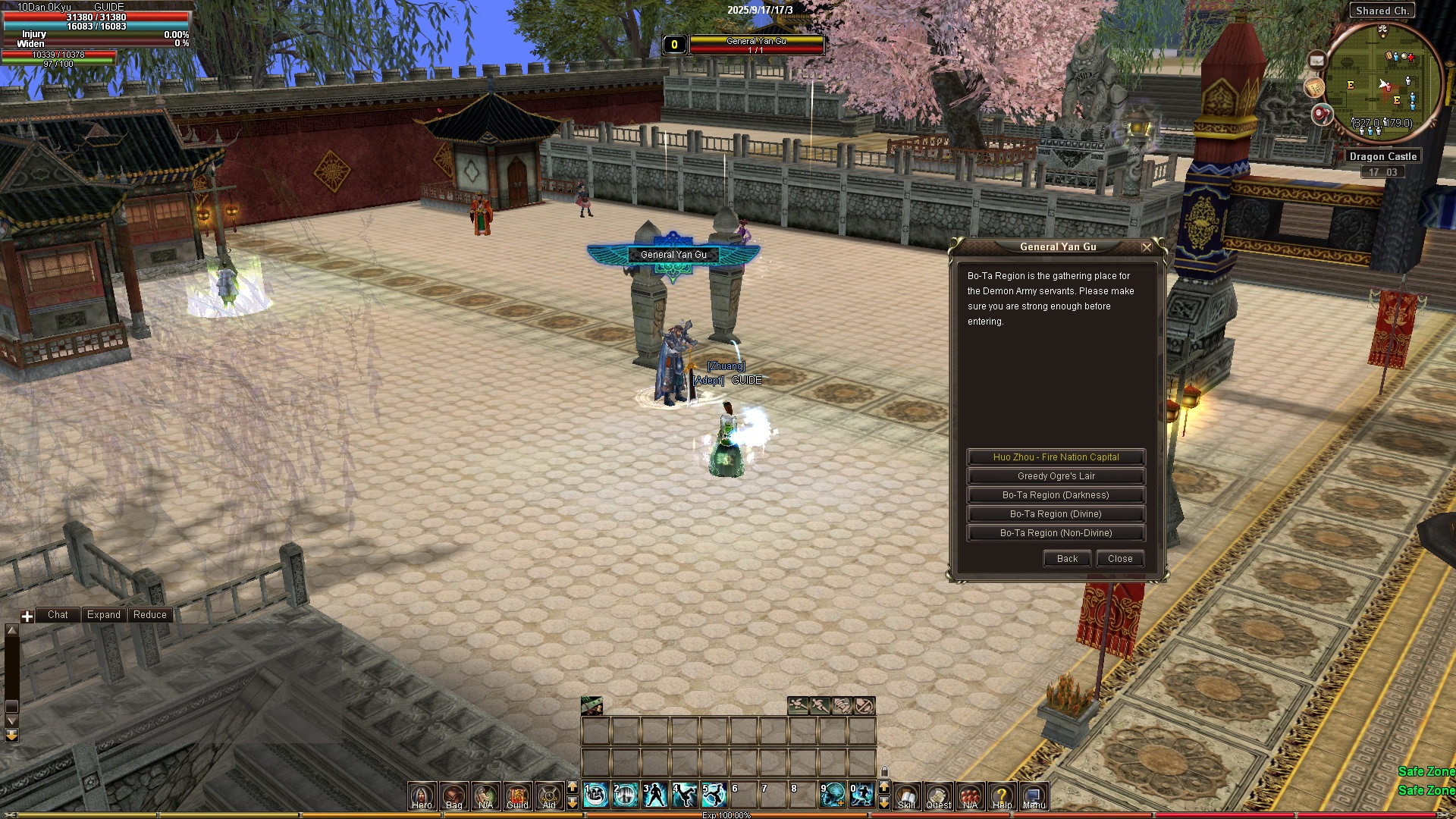Click the Shared Ch. channel button
The width and height of the screenshot is (1456, 819).
pos(1382,11)
